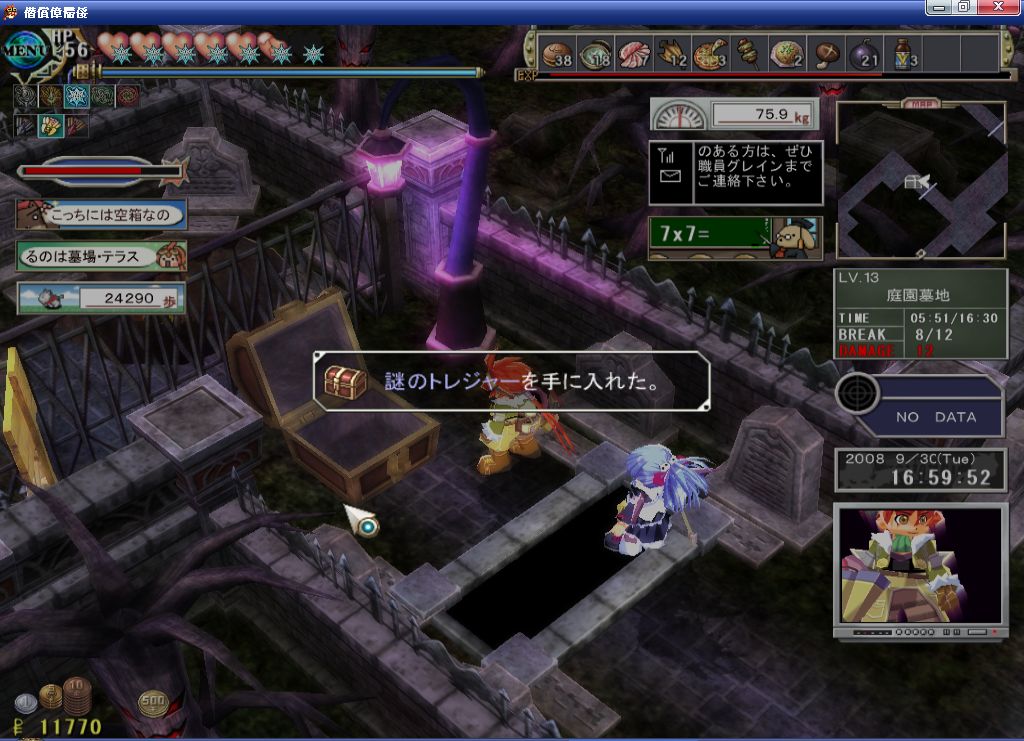Viewport: 1024px width, 741px height.
Task: Click the NO DATA radar target panel
Action: tap(920, 405)
